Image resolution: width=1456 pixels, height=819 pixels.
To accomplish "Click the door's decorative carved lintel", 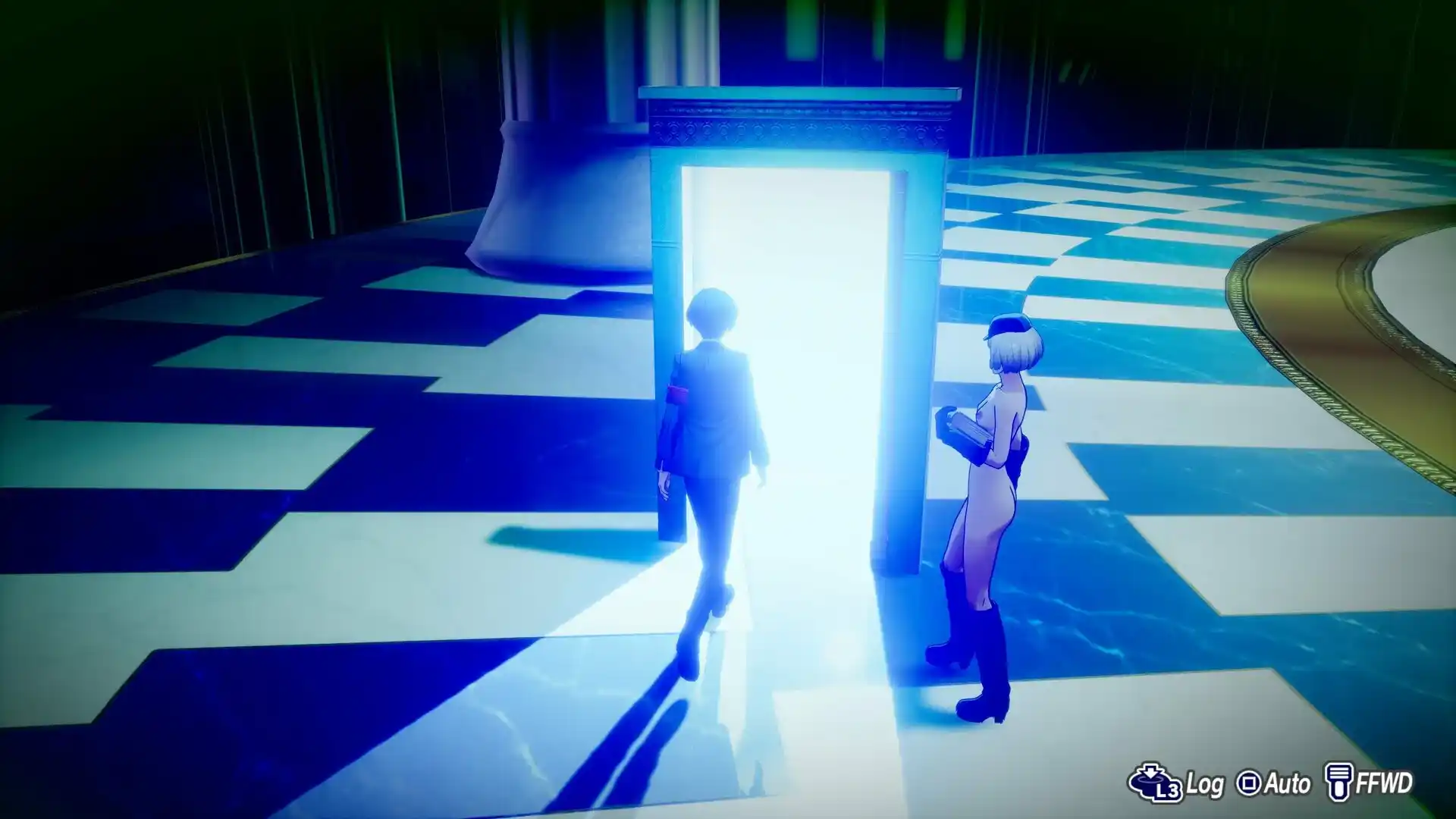I will pos(804,129).
